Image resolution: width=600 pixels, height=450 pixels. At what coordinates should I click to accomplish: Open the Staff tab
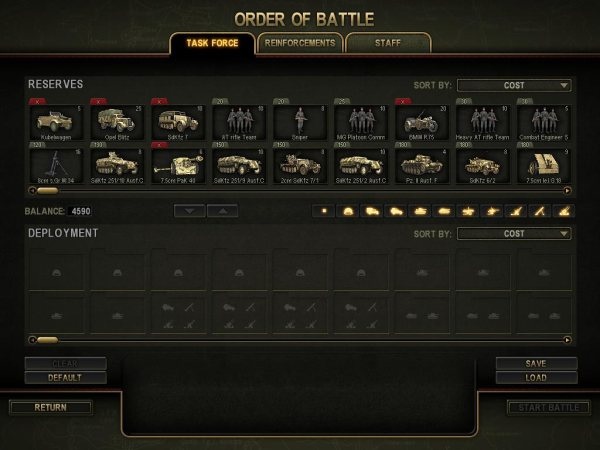388,42
